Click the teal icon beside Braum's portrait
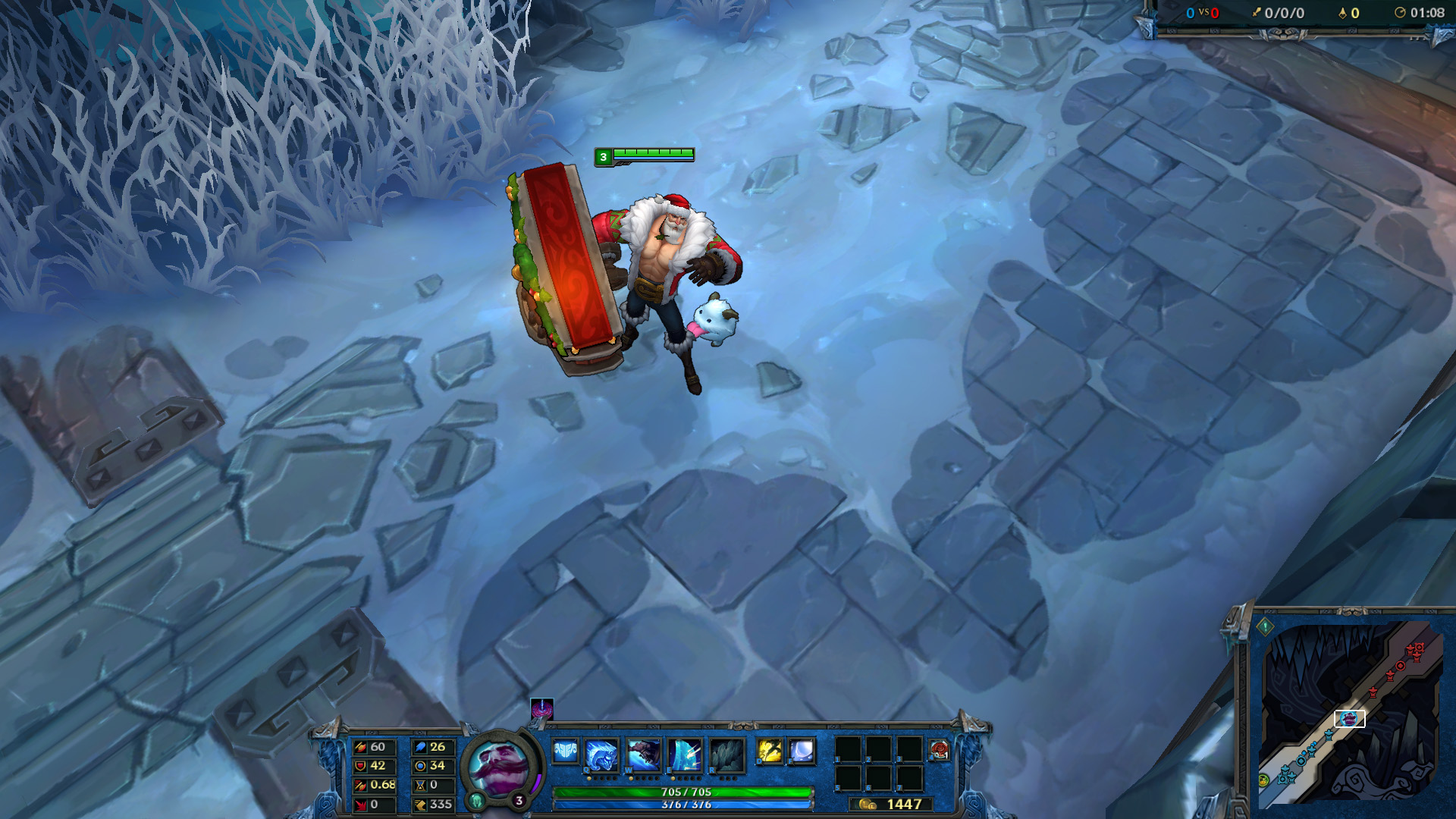Image resolution: width=1456 pixels, height=819 pixels. [x=478, y=799]
